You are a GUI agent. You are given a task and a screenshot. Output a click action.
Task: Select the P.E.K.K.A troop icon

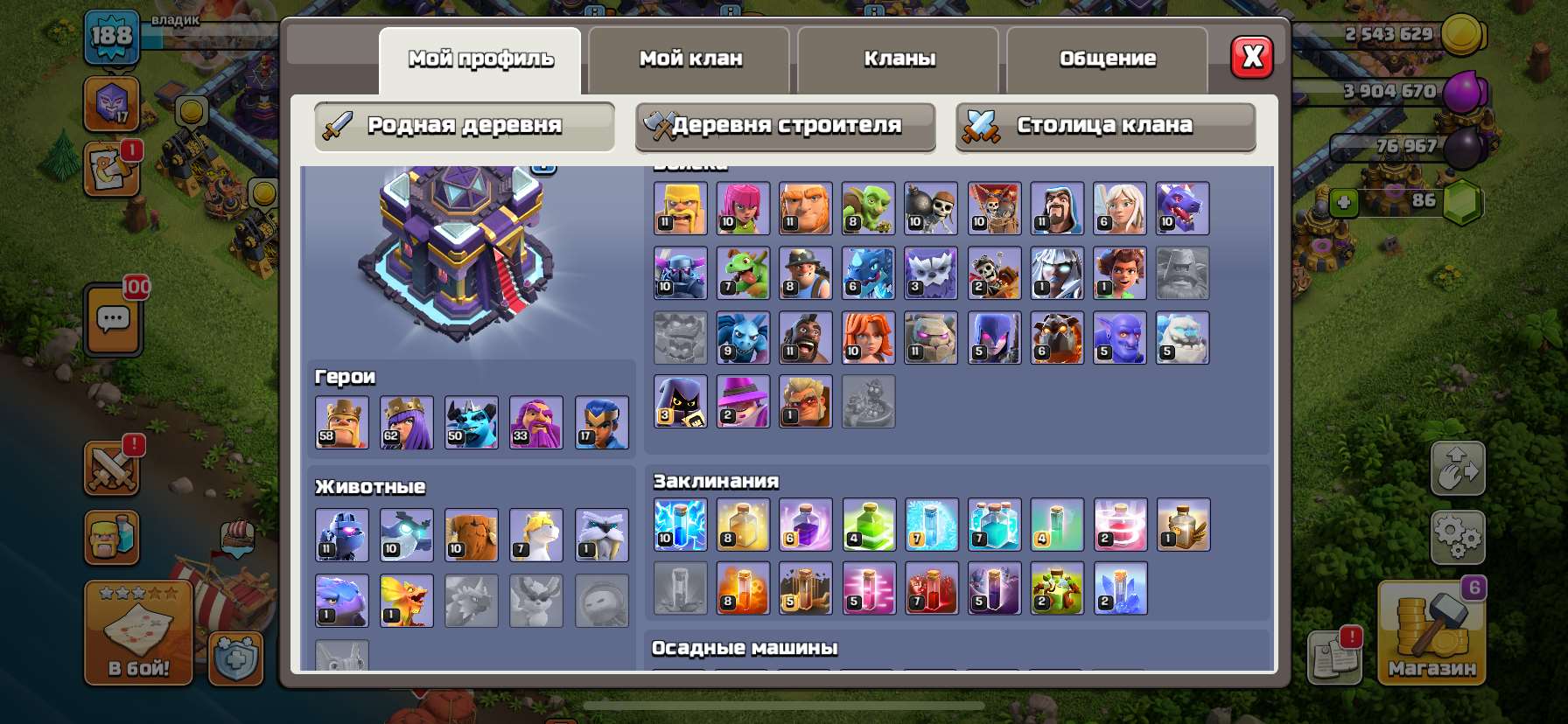680,273
